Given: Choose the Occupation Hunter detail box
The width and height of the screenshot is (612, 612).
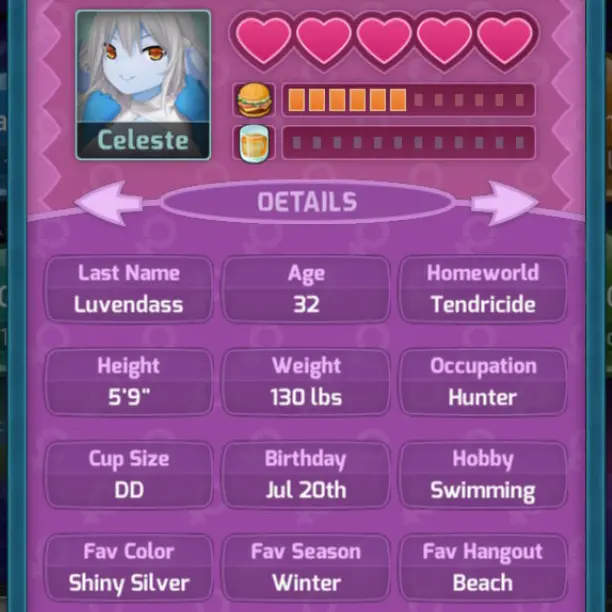Looking at the screenshot, I should (x=483, y=381).
